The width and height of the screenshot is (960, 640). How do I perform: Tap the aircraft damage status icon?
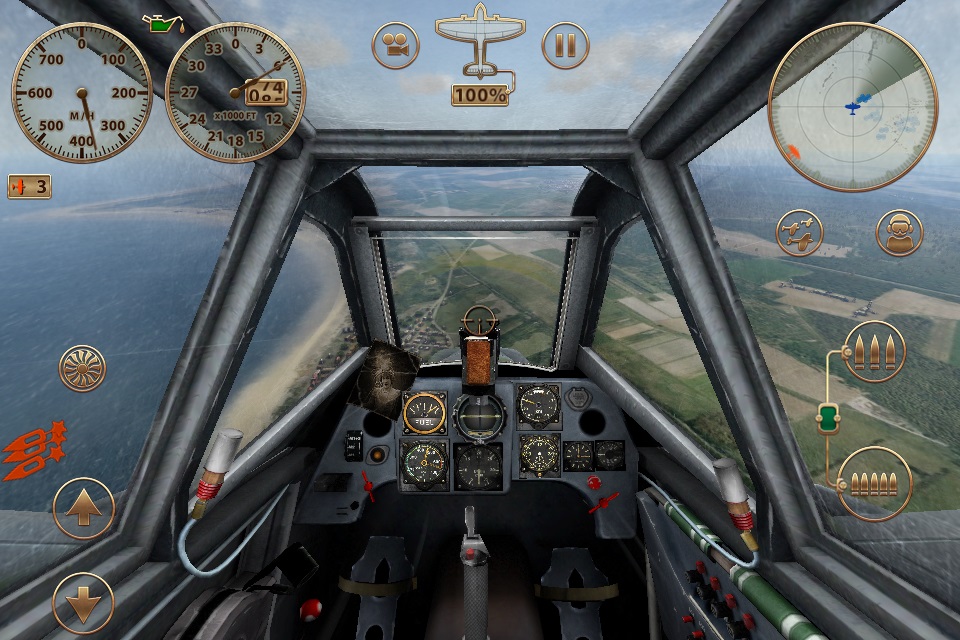(x=480, y=44)
